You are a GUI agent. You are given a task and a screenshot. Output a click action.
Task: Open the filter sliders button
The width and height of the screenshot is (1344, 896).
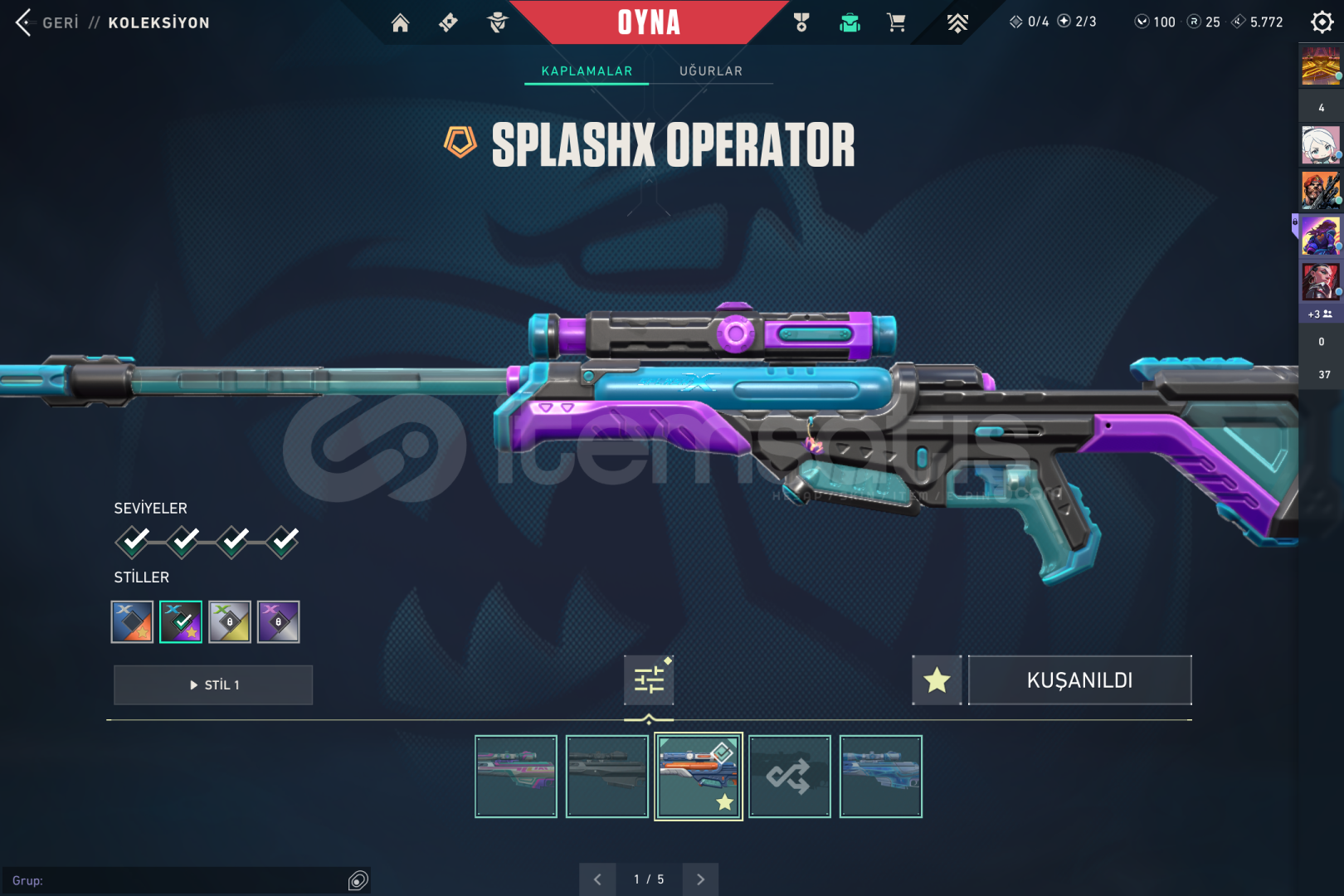point(649,680)
